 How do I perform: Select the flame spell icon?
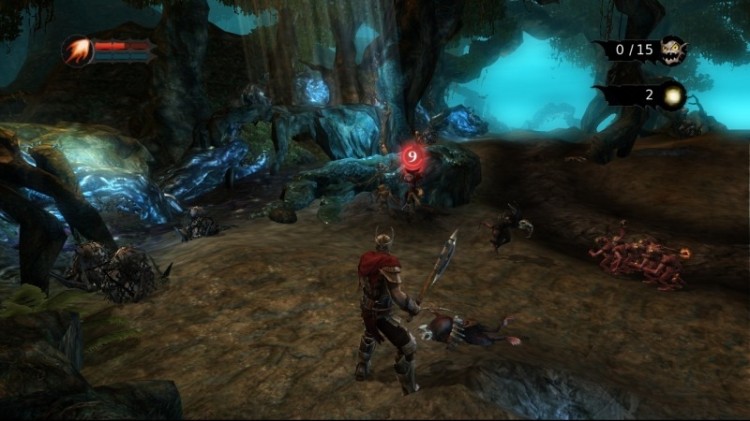78,50
